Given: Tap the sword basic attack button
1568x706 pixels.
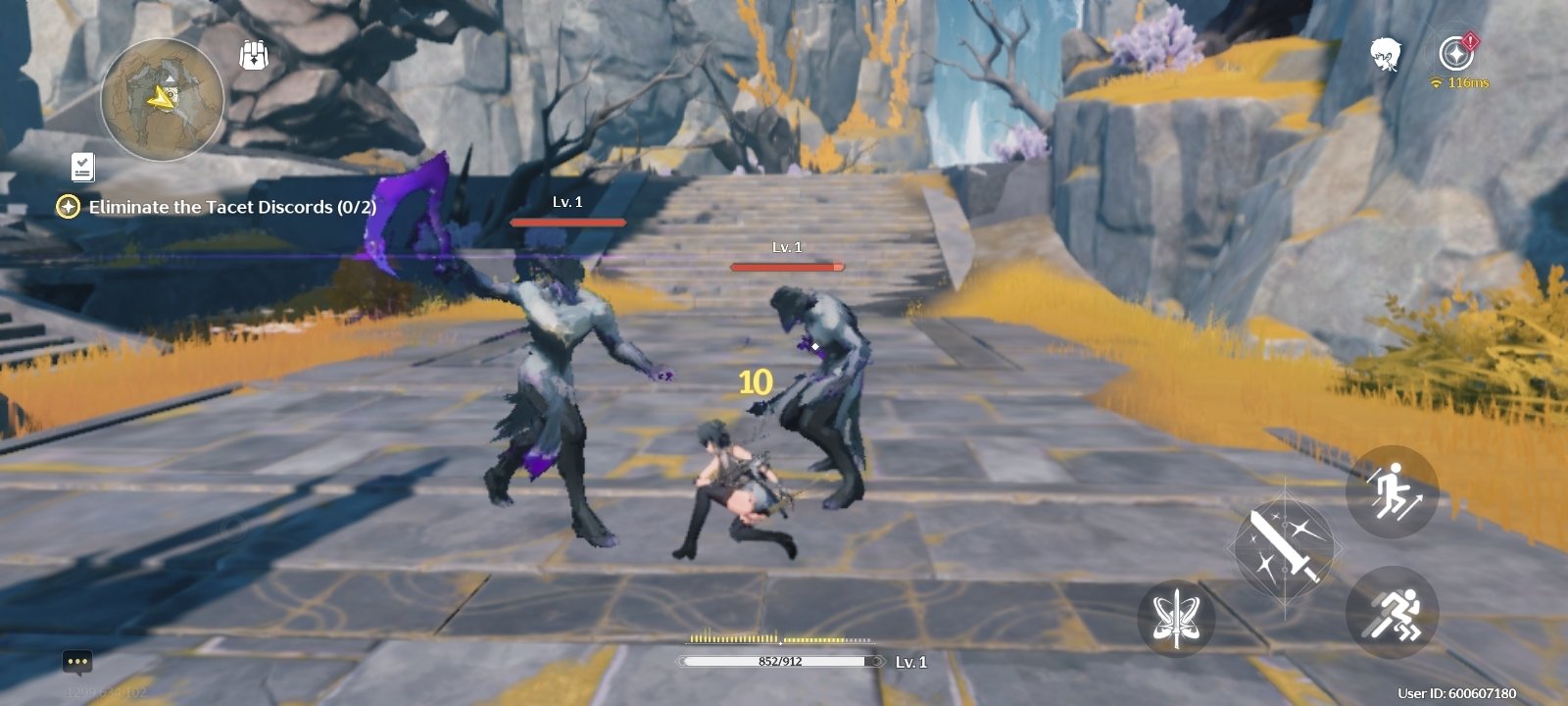Looking at the screenshot, I should click(x=1285, y=547).
